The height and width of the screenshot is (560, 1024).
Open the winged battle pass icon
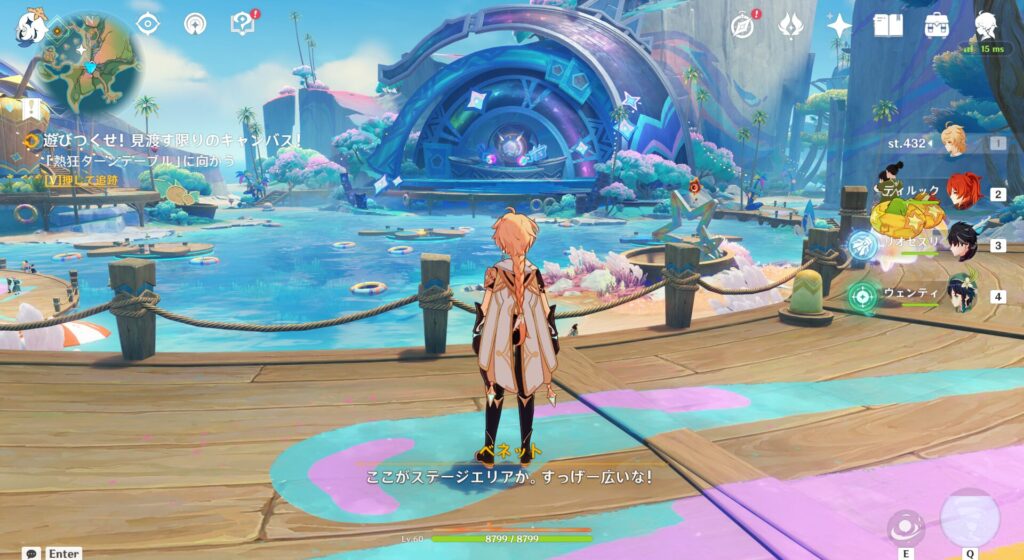point(791,25)
